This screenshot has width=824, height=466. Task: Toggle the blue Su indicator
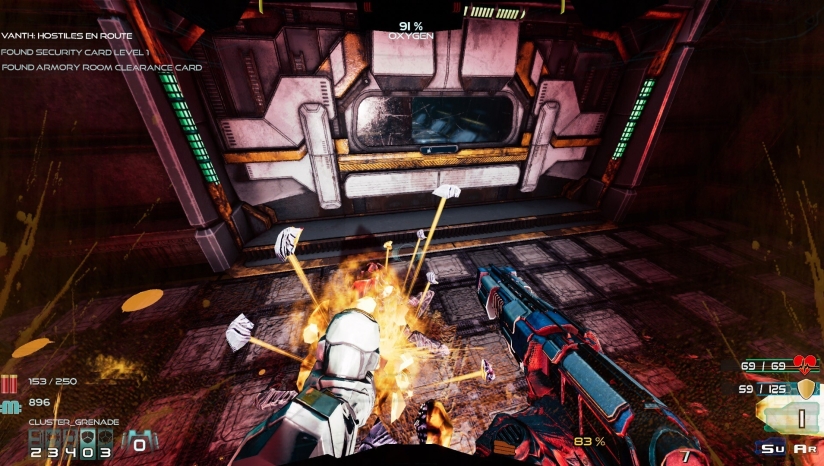tap(772, 449)
